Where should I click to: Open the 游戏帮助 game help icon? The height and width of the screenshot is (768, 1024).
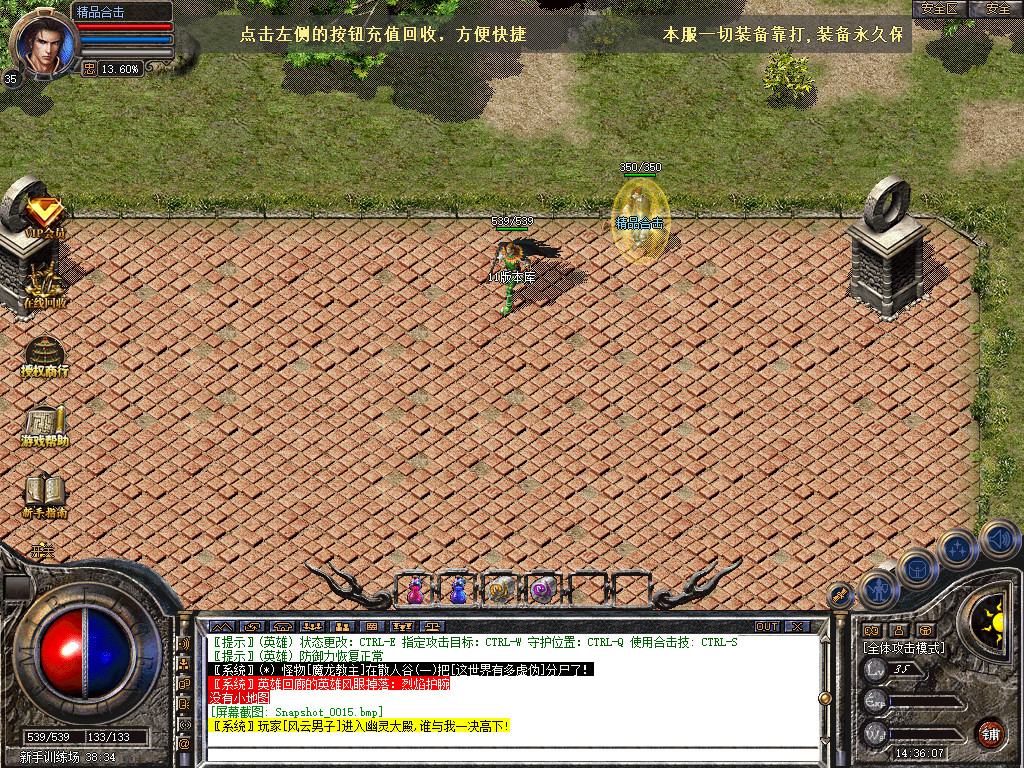(45, 425)
